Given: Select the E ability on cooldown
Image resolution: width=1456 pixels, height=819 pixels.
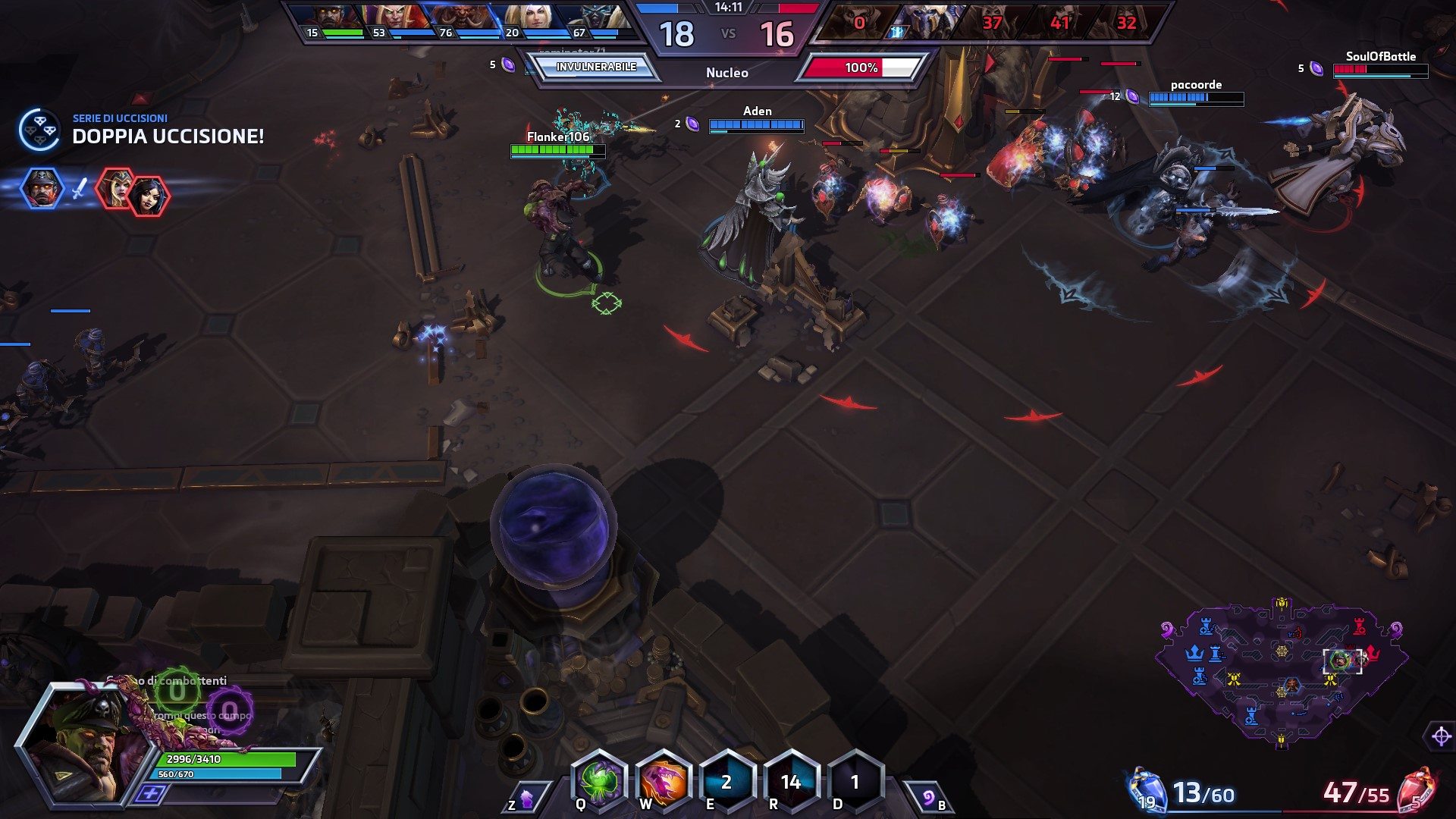Looking at the screenshot, I should point(726,781).
